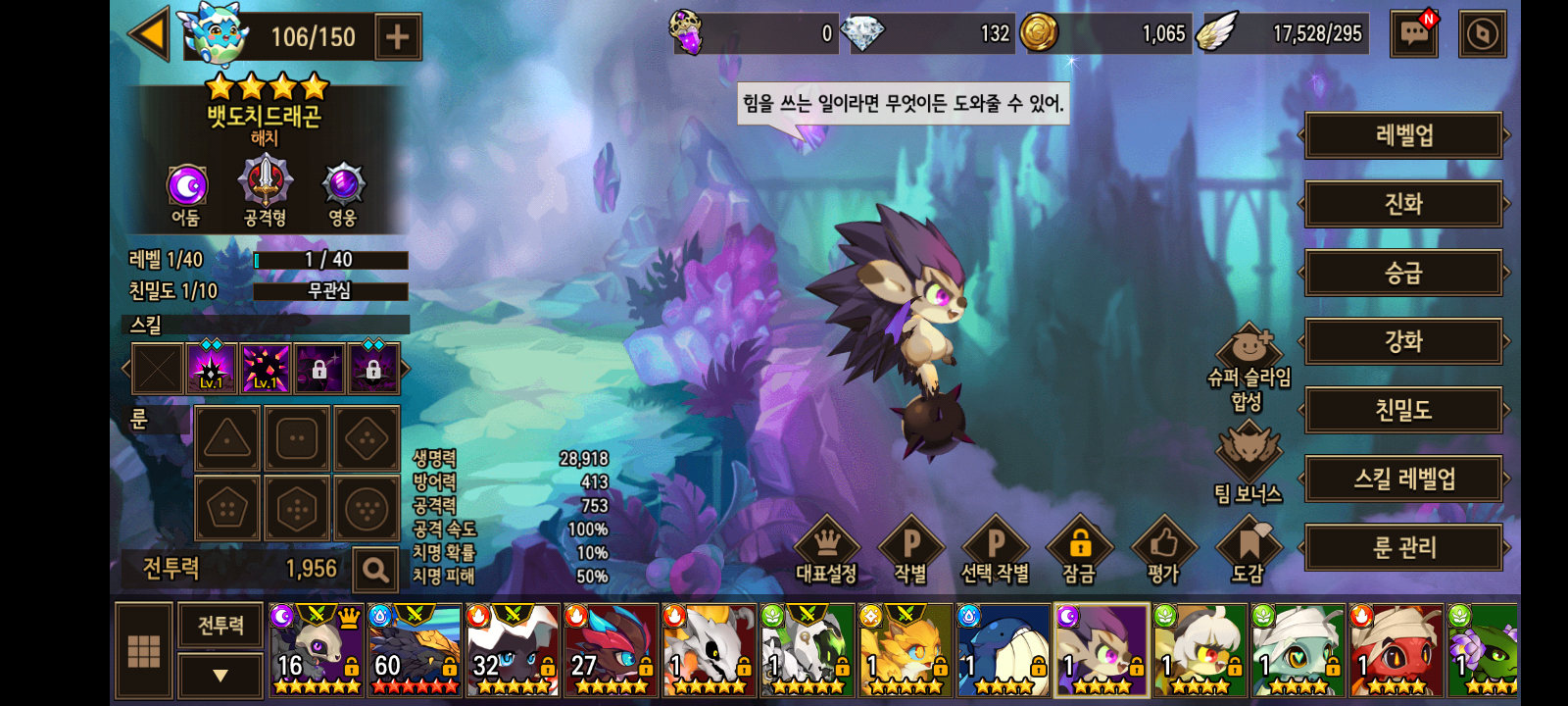This screenshot has height=706, width=1568.
Task: Inspect stats with the magnifying glass button
Action: click(x=374, y=569)
